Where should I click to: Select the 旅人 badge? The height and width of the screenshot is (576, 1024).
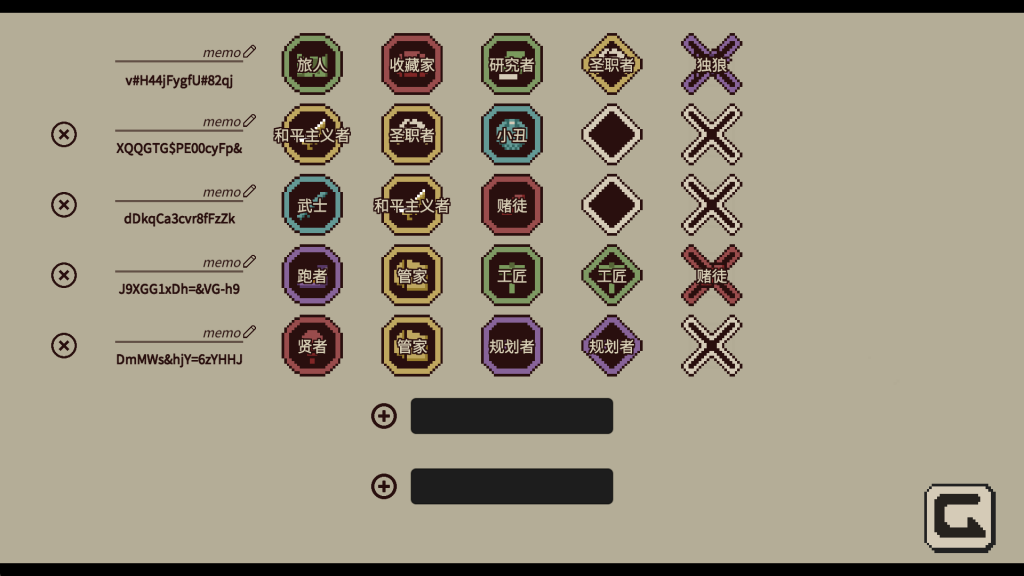click(312, 64)
